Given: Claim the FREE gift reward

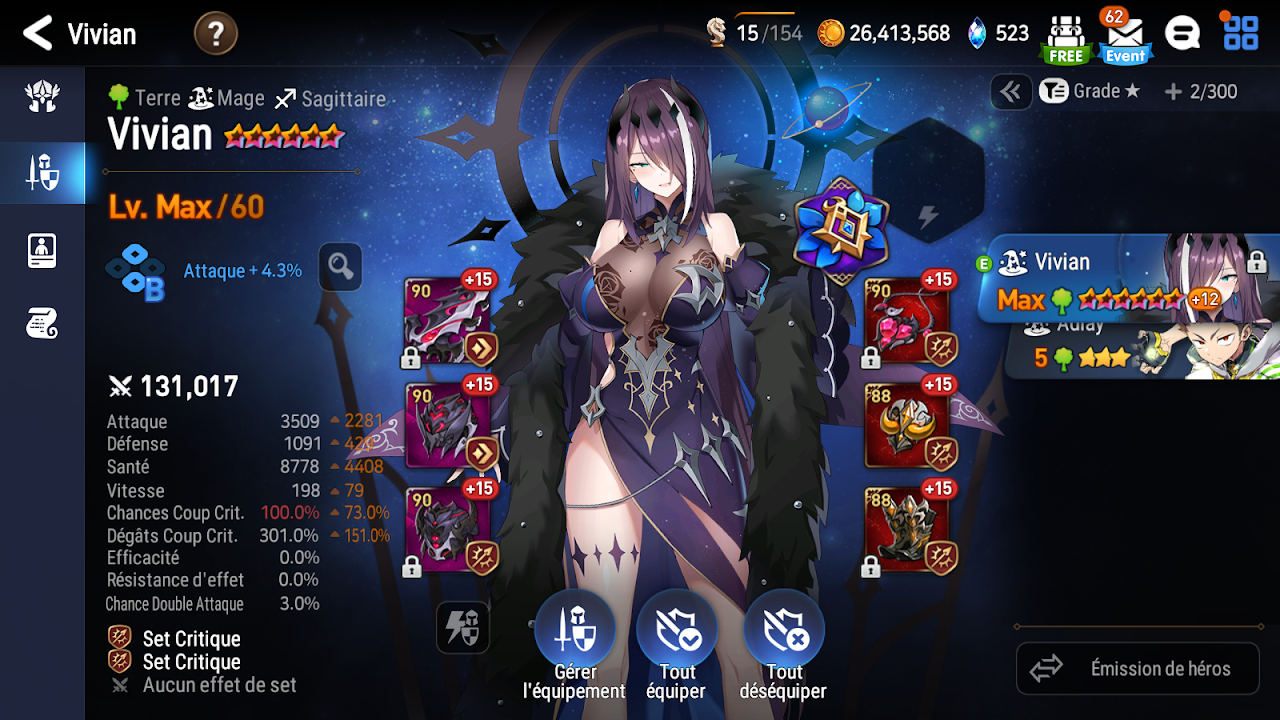Looking at the screenshot, I should (x=1065, y=39).
